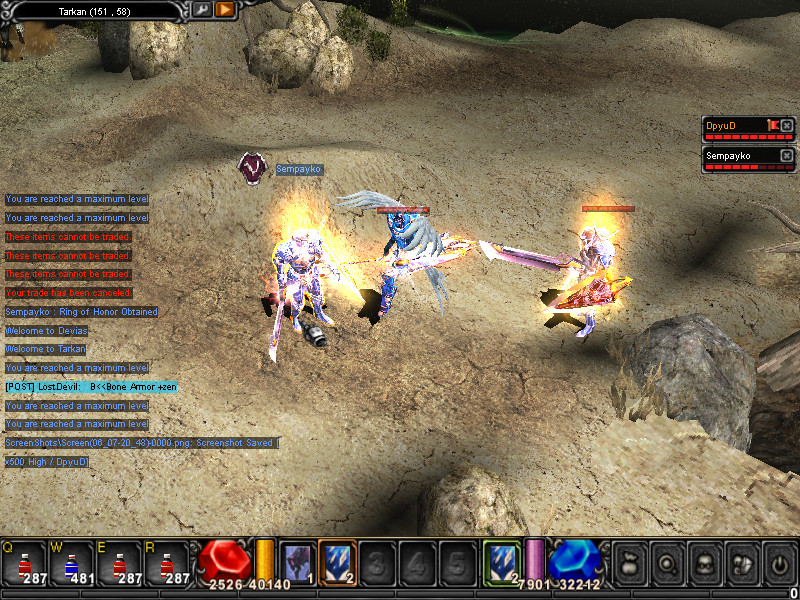Open the inventory bag button
Viewport: 800px width, 600px height.
[x=628, y=564]
